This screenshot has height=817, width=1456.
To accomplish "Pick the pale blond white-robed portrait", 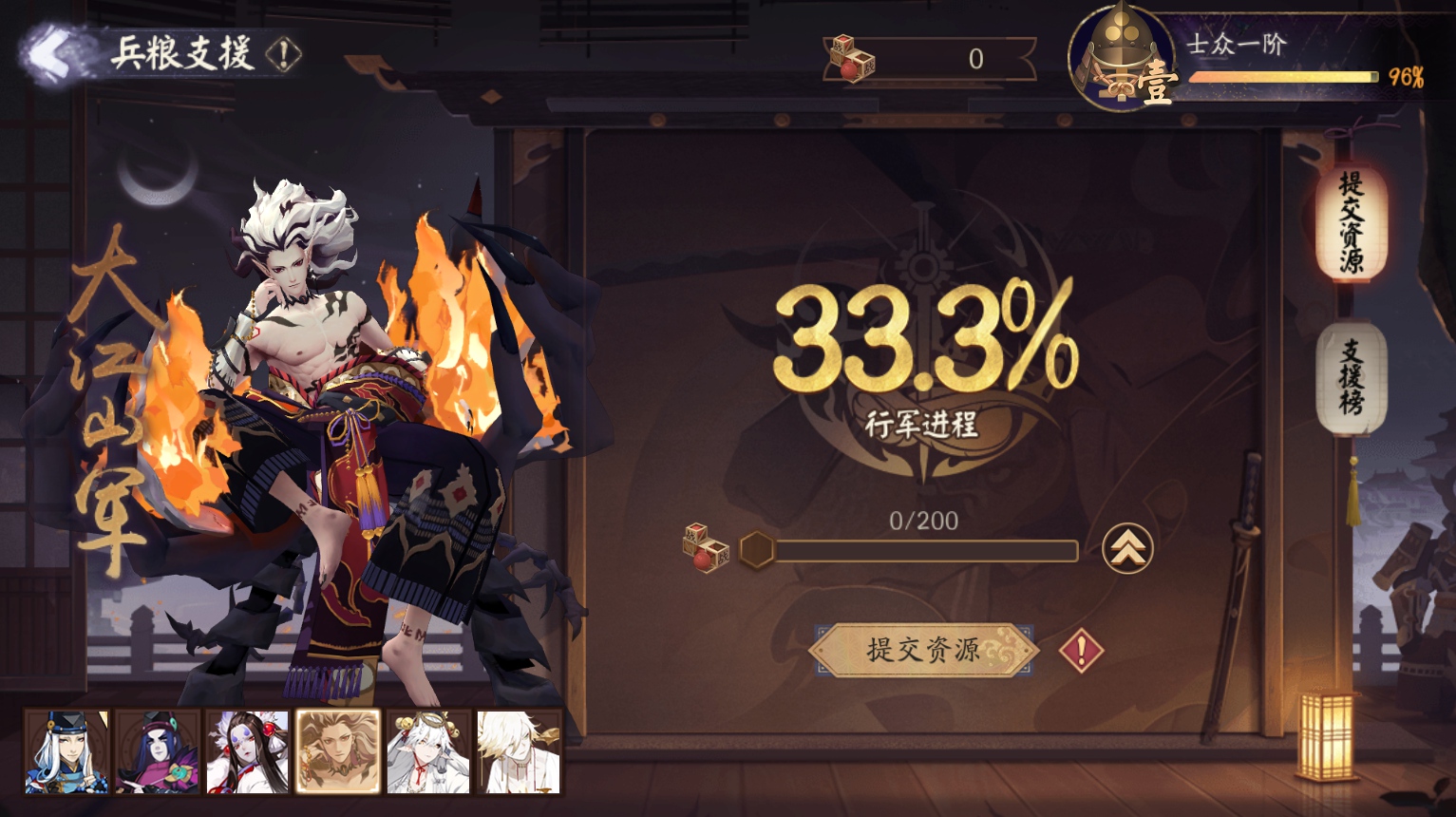I will coord(519,751).
